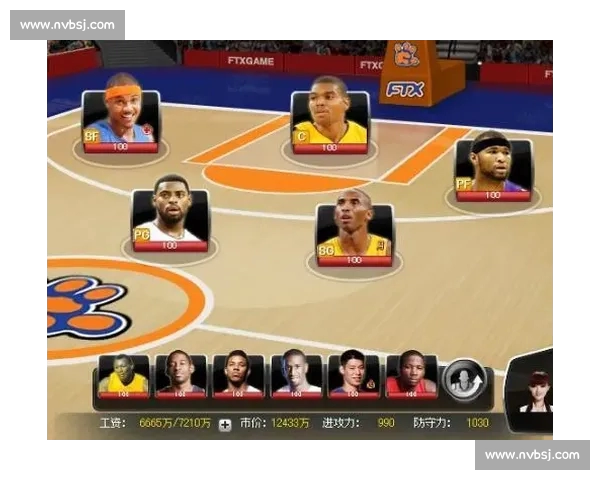Screen dimensions: 600x480
Task: Click the plus button beside salary
Action: point(225,424)
